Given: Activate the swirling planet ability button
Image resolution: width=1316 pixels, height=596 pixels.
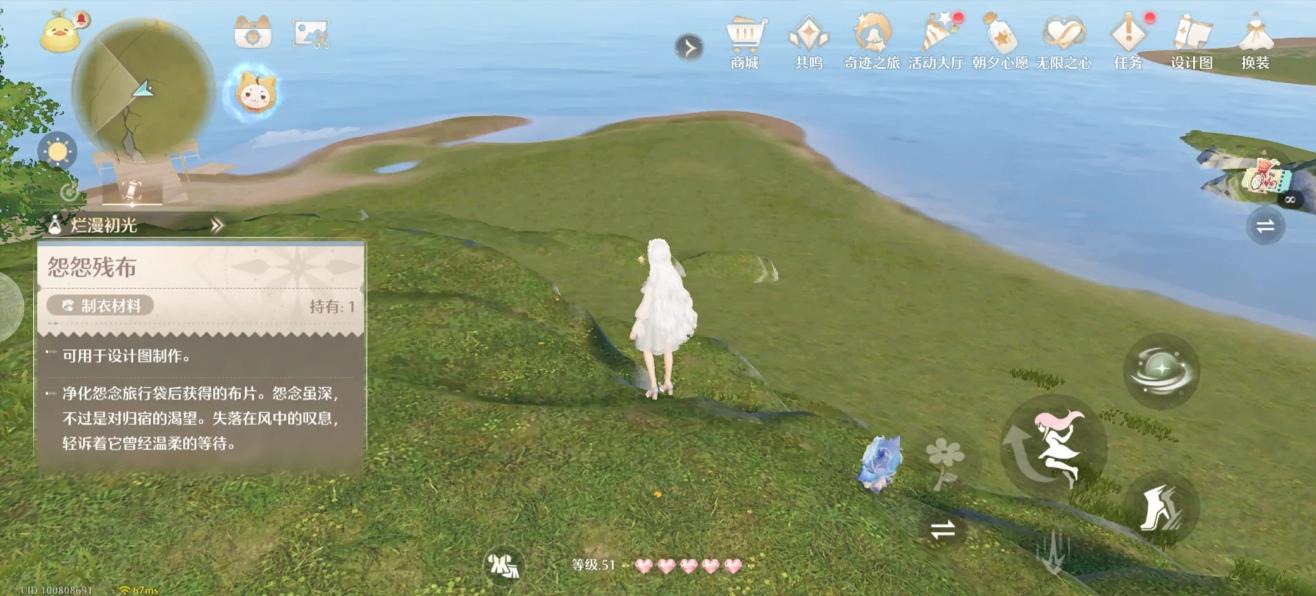Looking at the screenshot, I should click(1161, 371).
